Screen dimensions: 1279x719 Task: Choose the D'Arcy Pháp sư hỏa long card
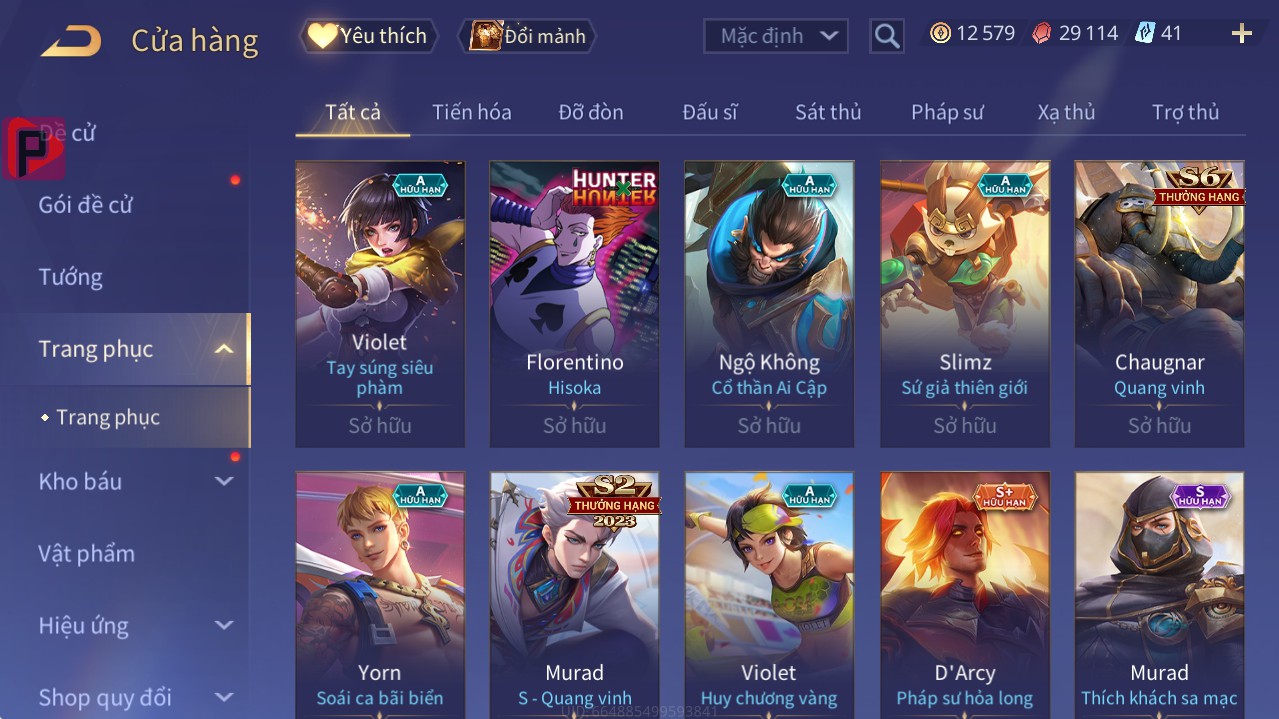tap(964, 595)
